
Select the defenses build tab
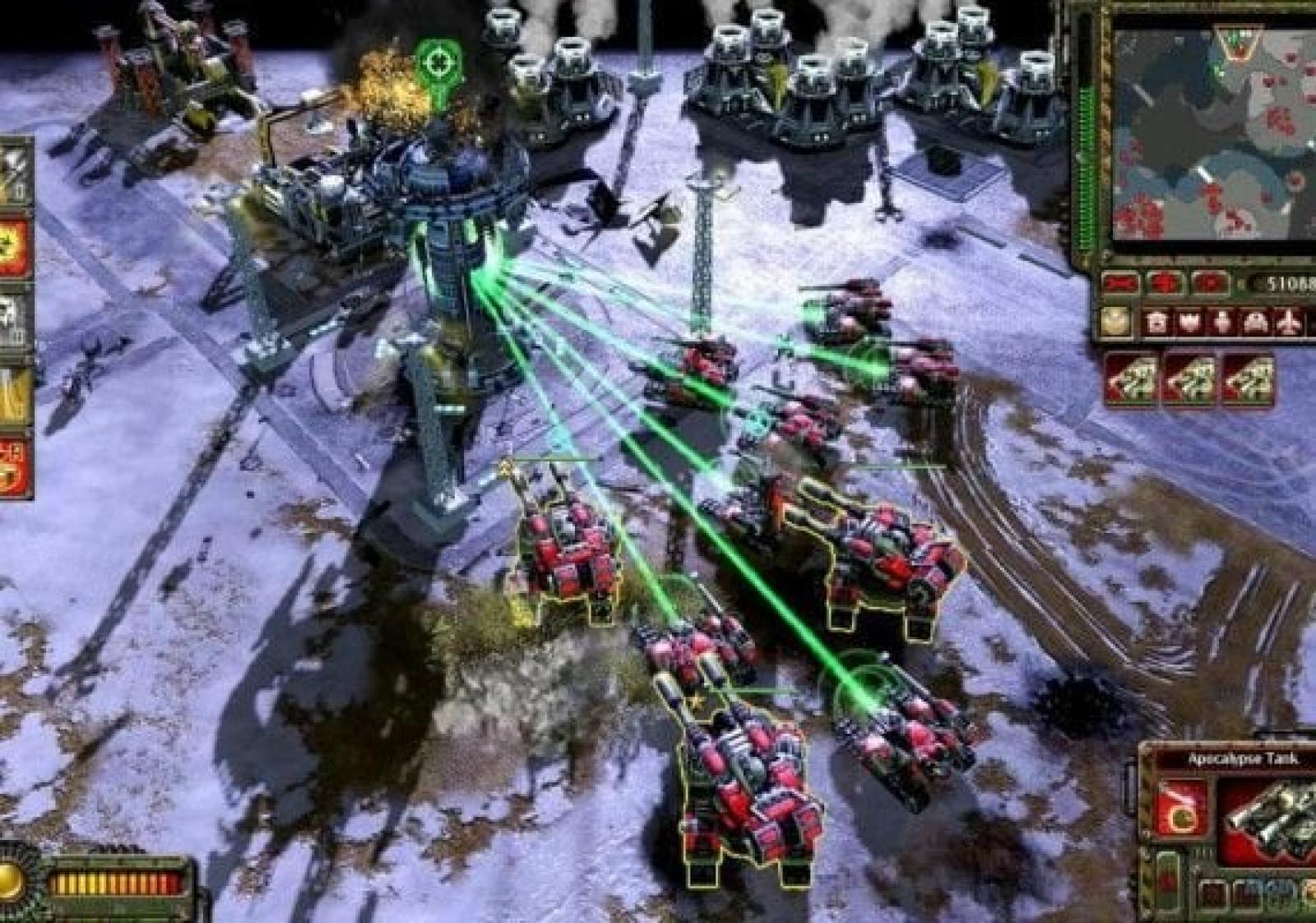1190,323
